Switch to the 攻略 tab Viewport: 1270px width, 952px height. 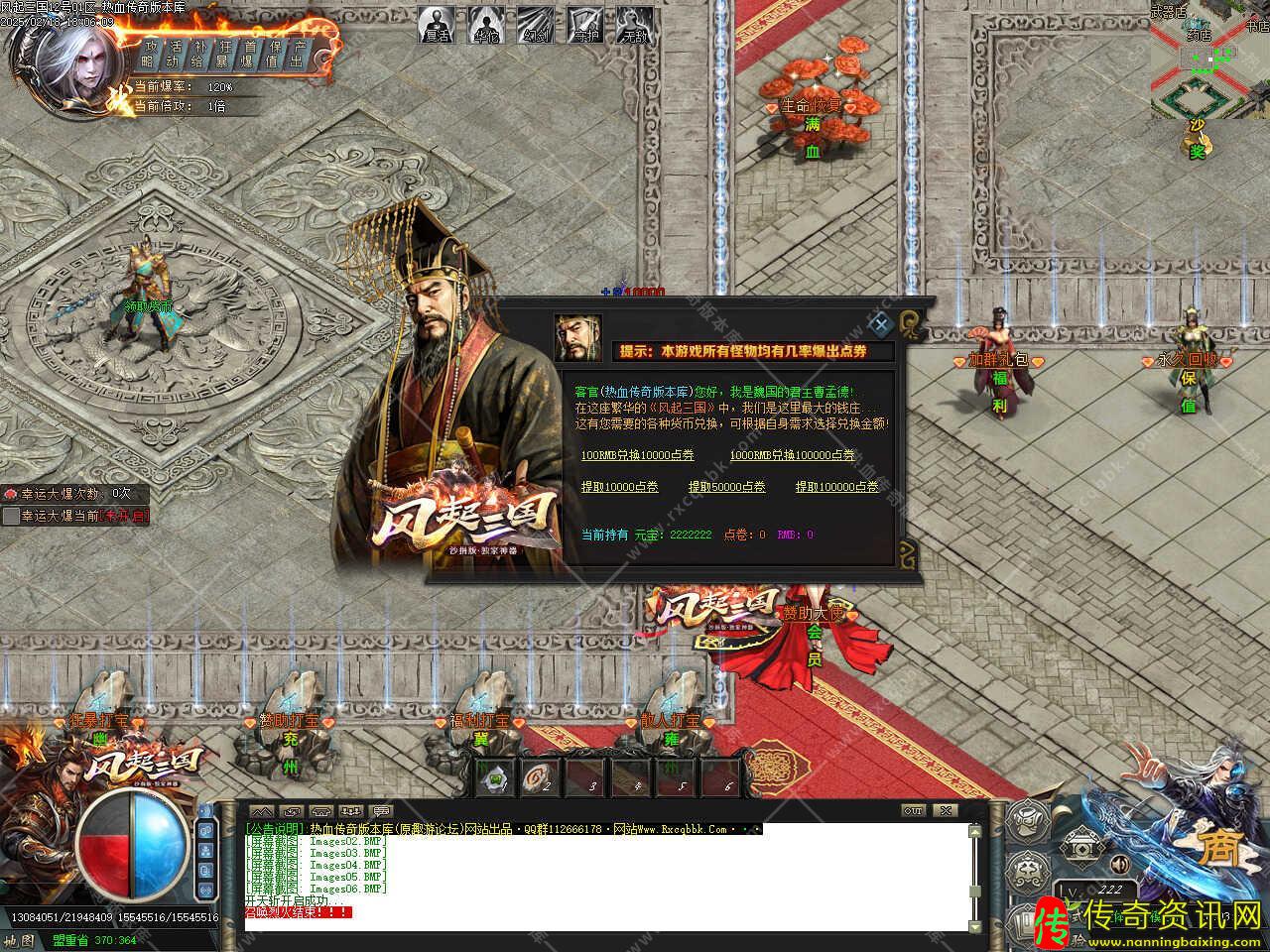(x=151, y=53)
